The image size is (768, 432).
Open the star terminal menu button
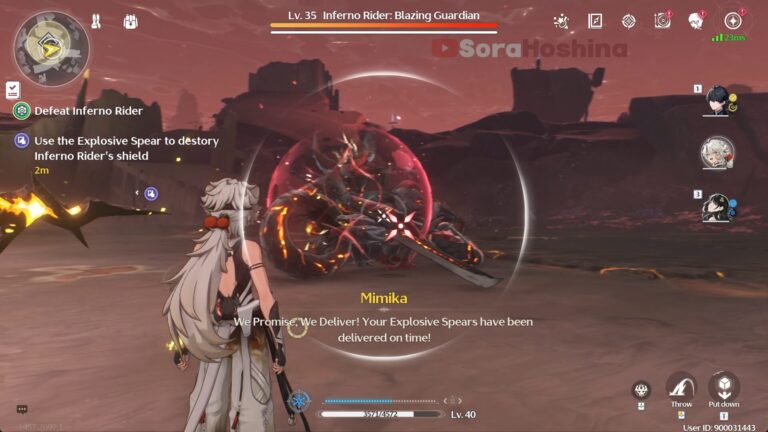[733, 21]
